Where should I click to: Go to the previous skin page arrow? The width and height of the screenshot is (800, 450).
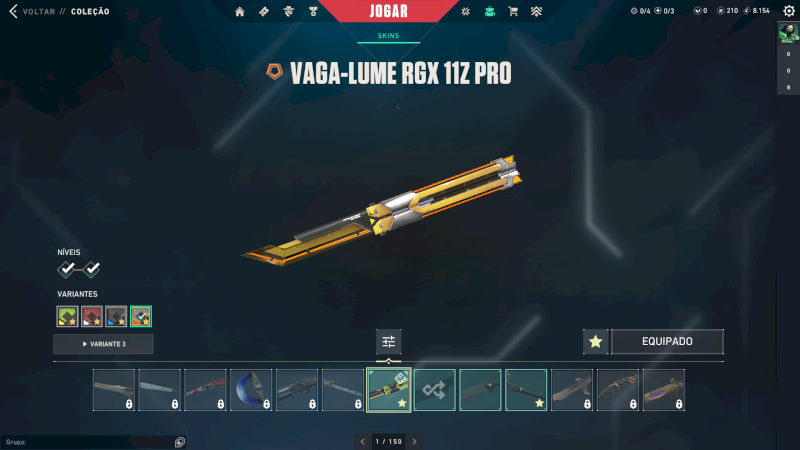363,441
